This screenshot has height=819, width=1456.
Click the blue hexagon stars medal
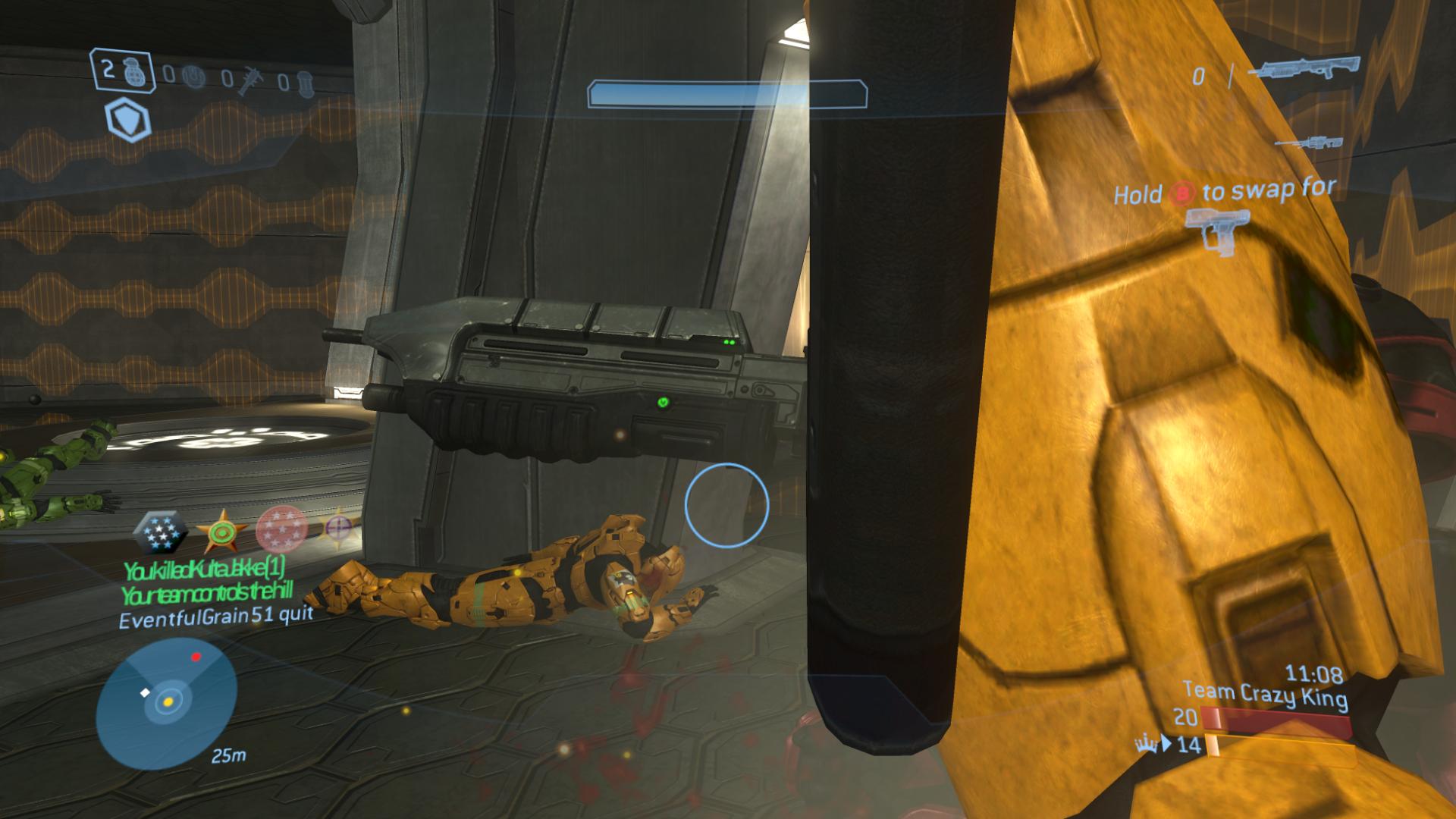coord(161,532)
